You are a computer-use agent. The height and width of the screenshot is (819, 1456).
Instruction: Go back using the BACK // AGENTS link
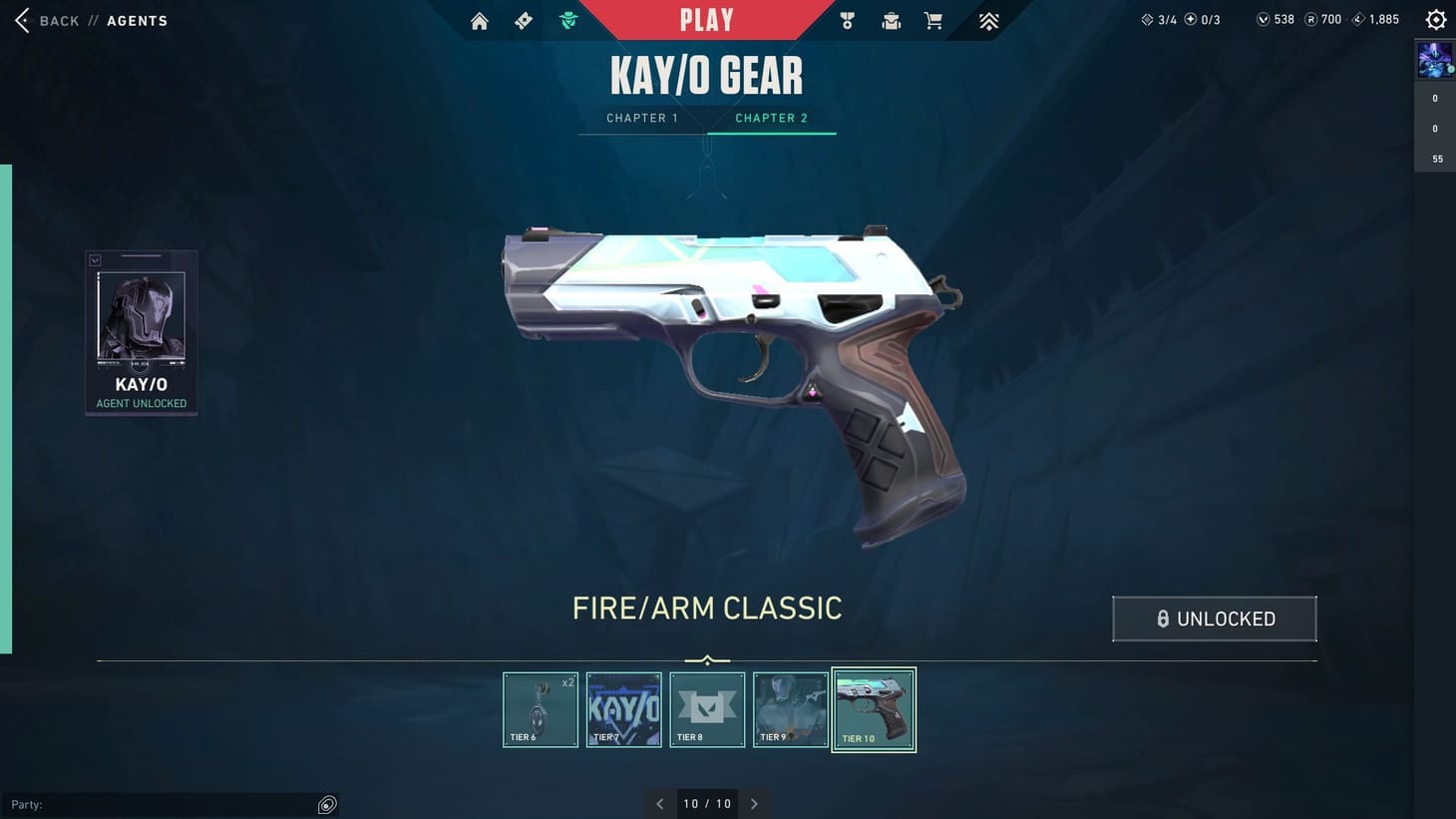pyautogui.click(x=90, y=20)
